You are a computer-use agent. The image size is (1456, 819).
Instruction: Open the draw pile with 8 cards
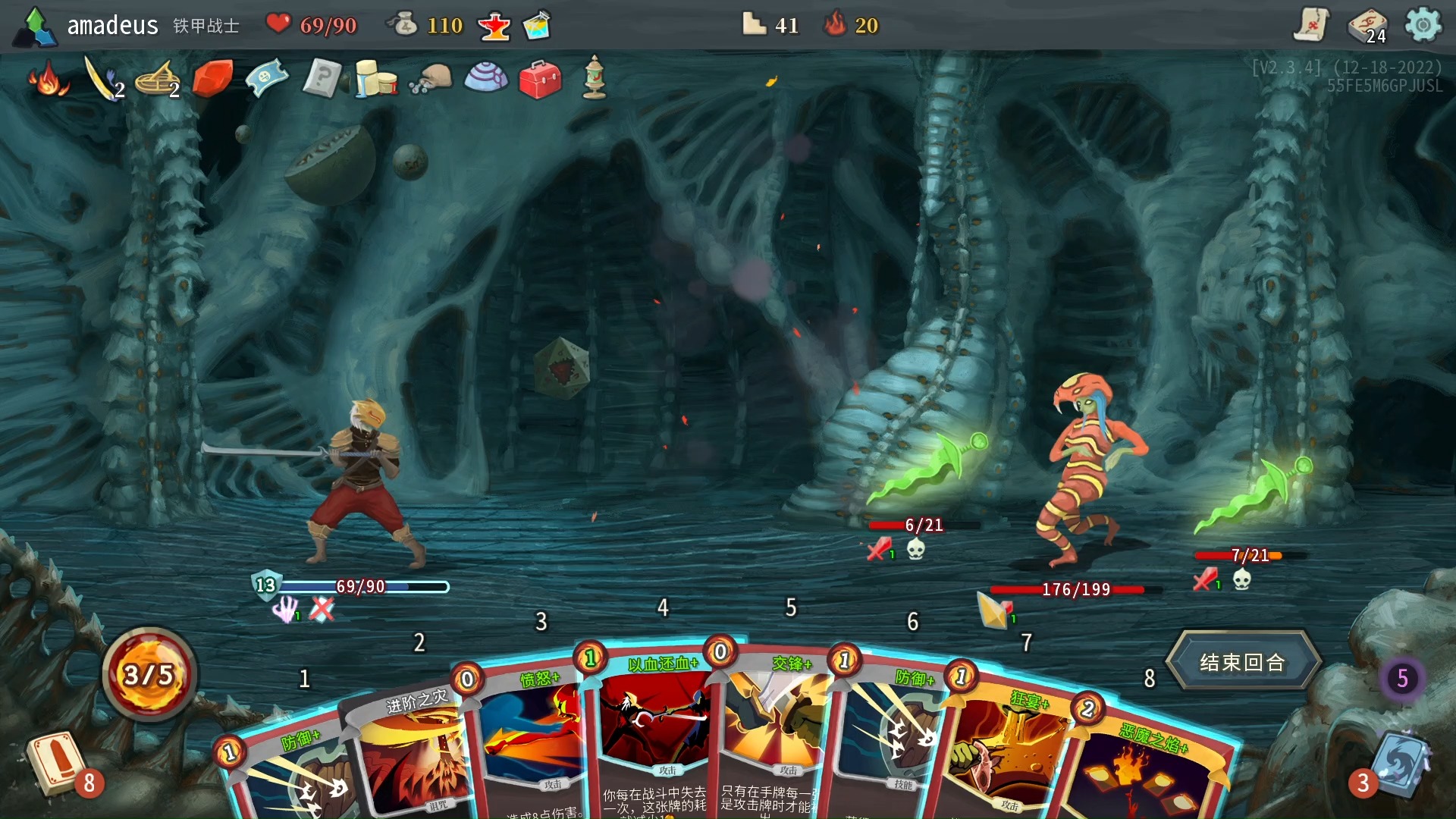(57, 762)
